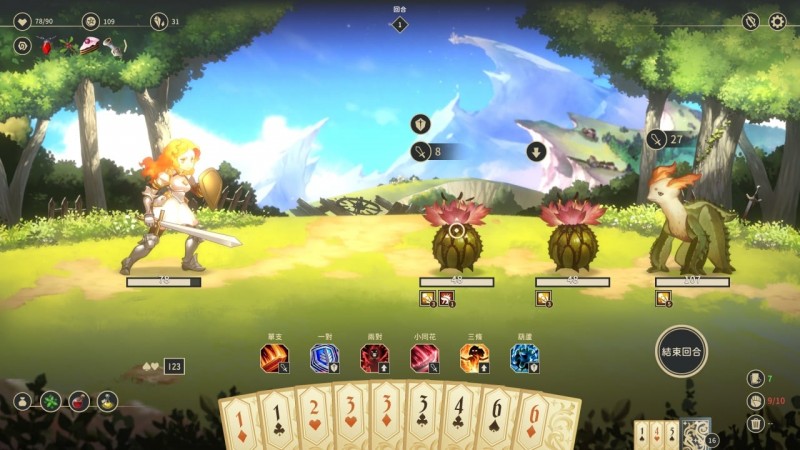
Task: Select the cake slice relic icon
Action: click(x=91, y=46)
